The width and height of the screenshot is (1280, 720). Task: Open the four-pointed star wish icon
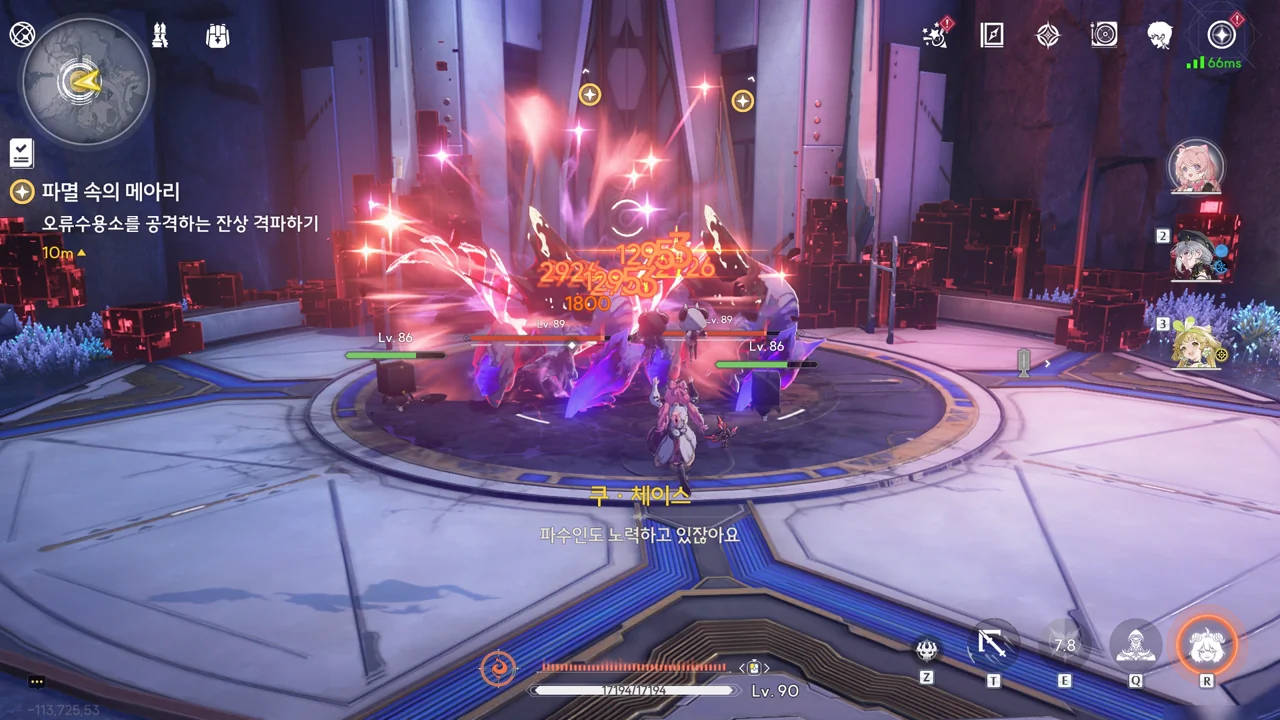coord(1047,36)
